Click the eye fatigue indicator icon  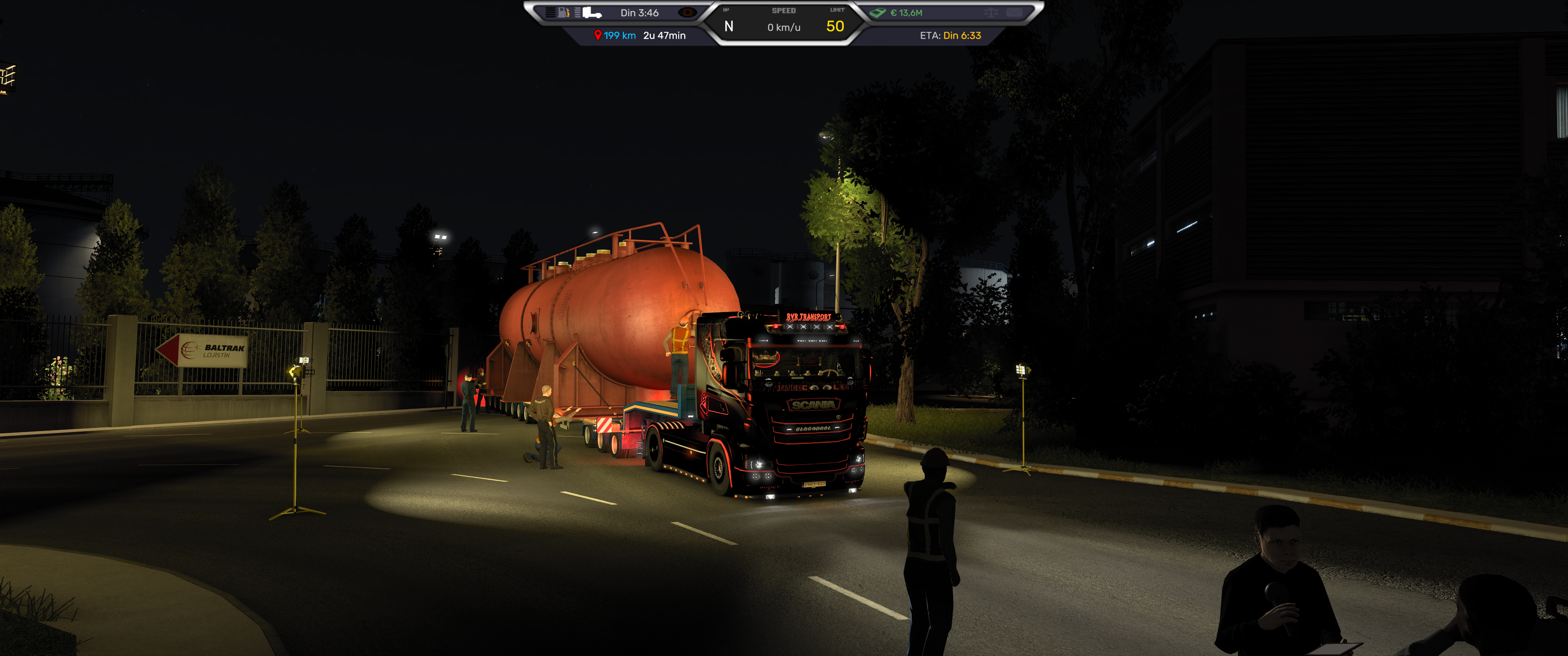(687, 12)
